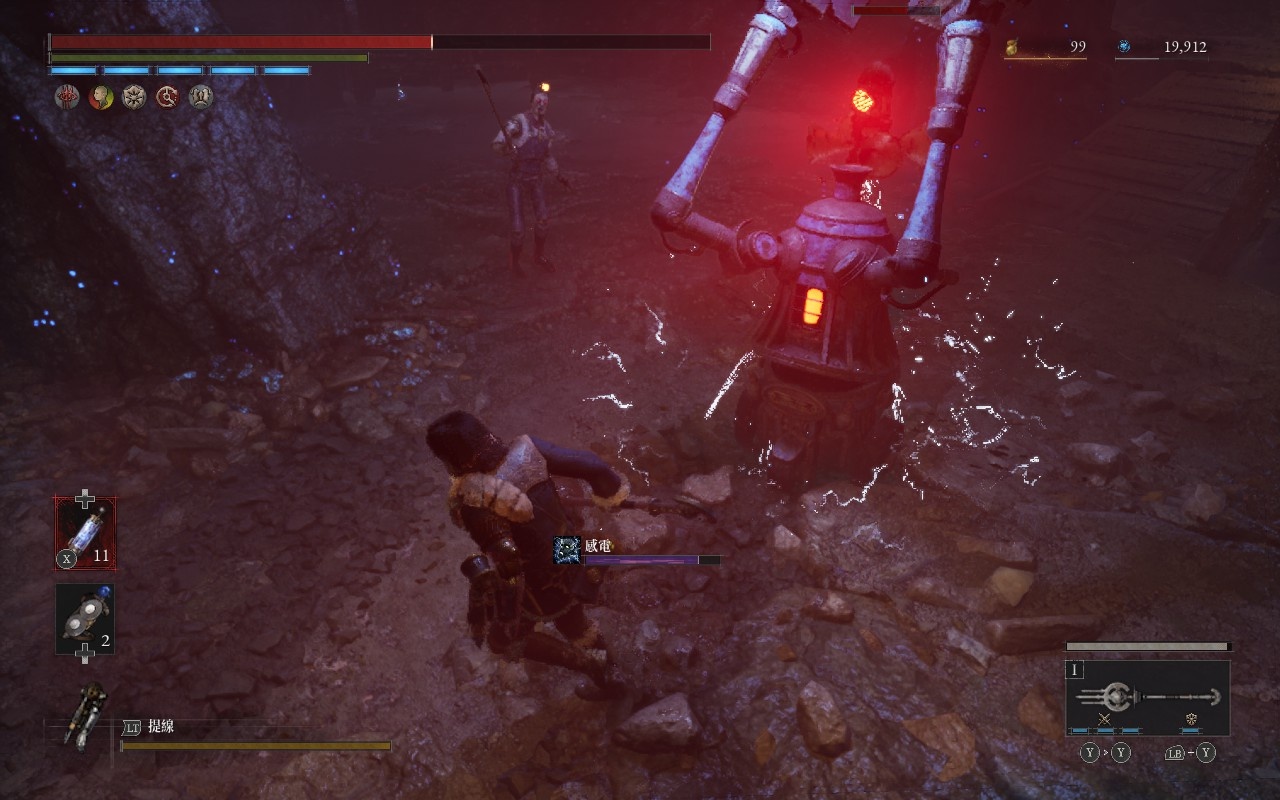Activate the 提線 Legion Arm icon

click(x=87, y=715)
